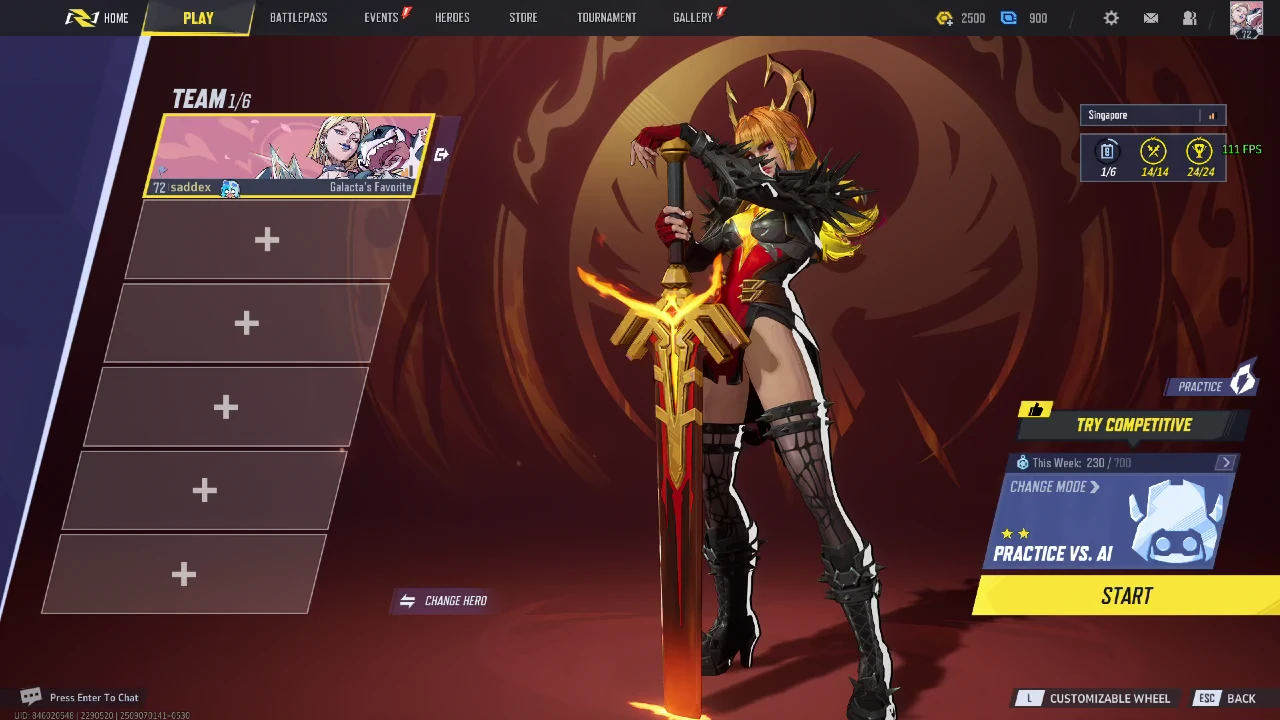The width and height of the screenshot is (1280, 720).
Task: Go to the Heroes tab
Action: (452, 18)
